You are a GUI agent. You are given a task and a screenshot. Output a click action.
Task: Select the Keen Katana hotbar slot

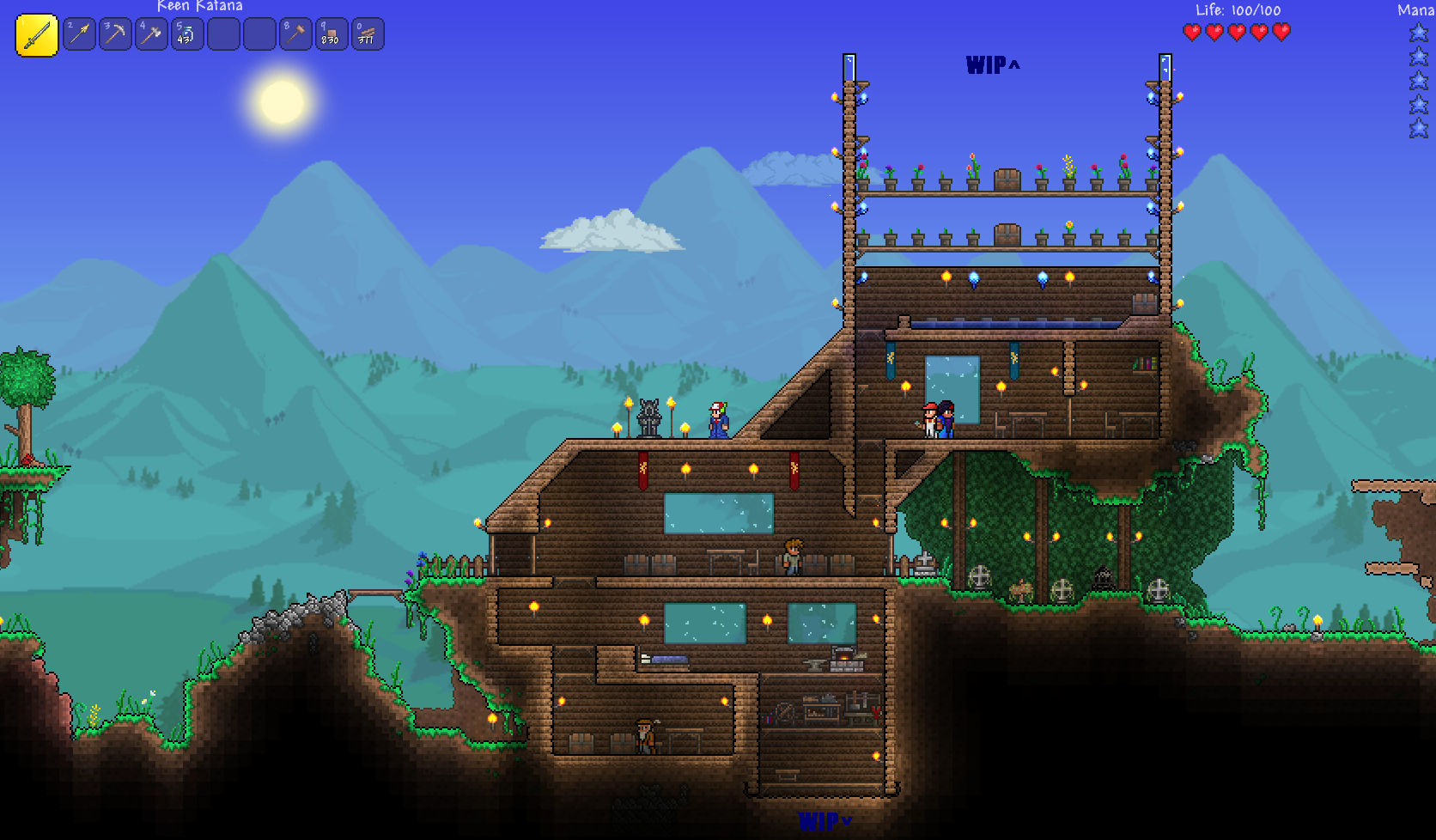coord(37,35)
